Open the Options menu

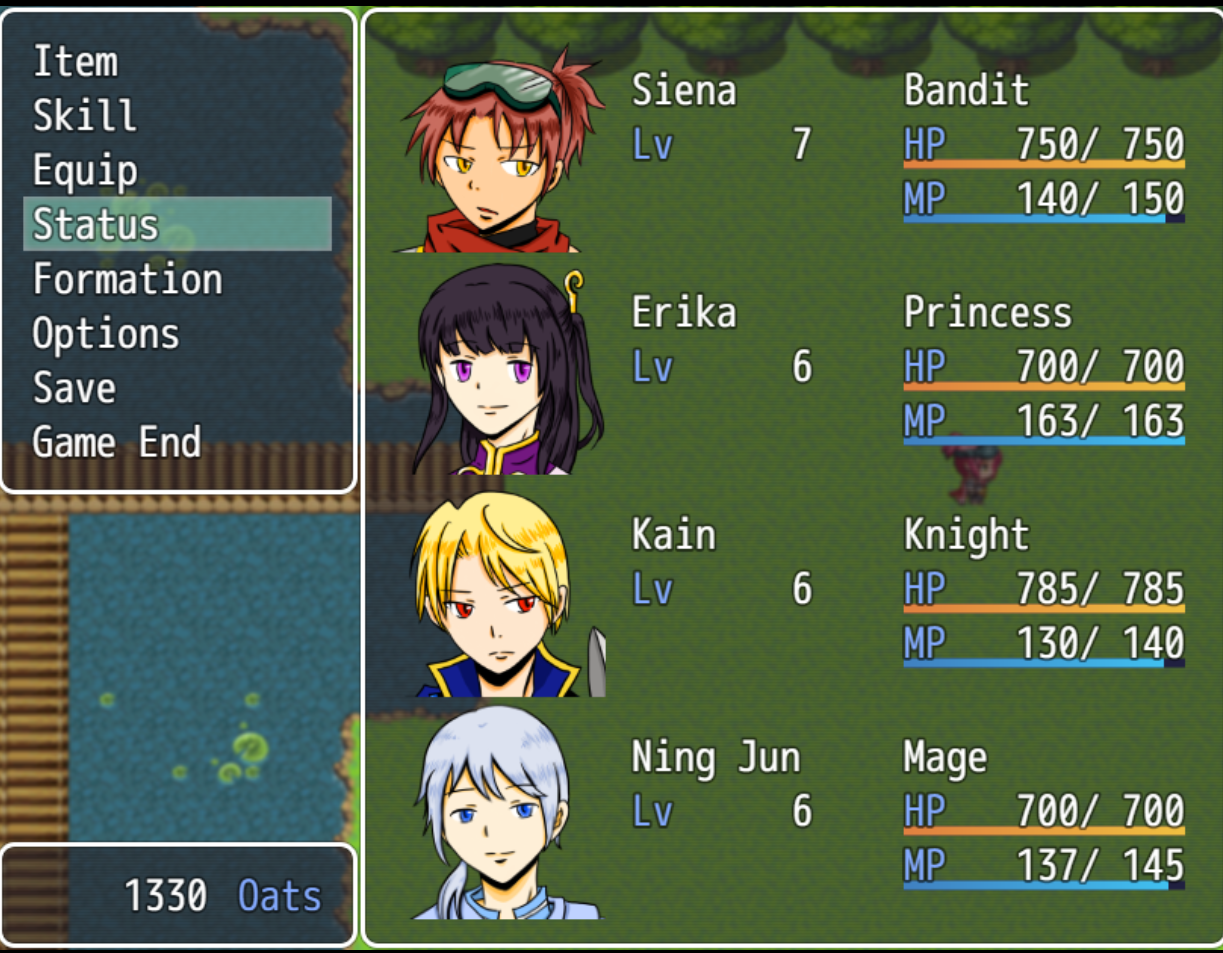pyautogui.click(x=106, y=333)
